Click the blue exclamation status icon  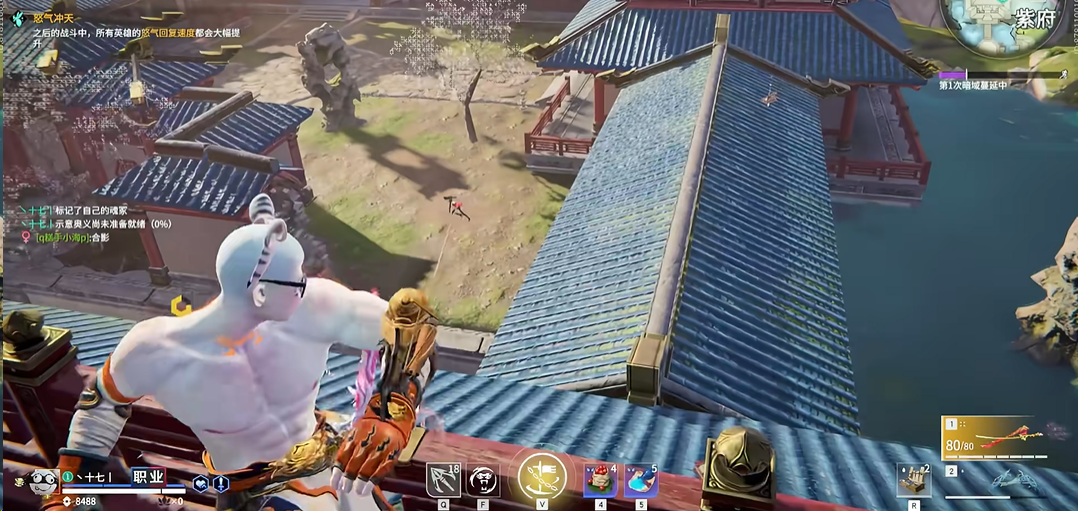coord(220,484)
